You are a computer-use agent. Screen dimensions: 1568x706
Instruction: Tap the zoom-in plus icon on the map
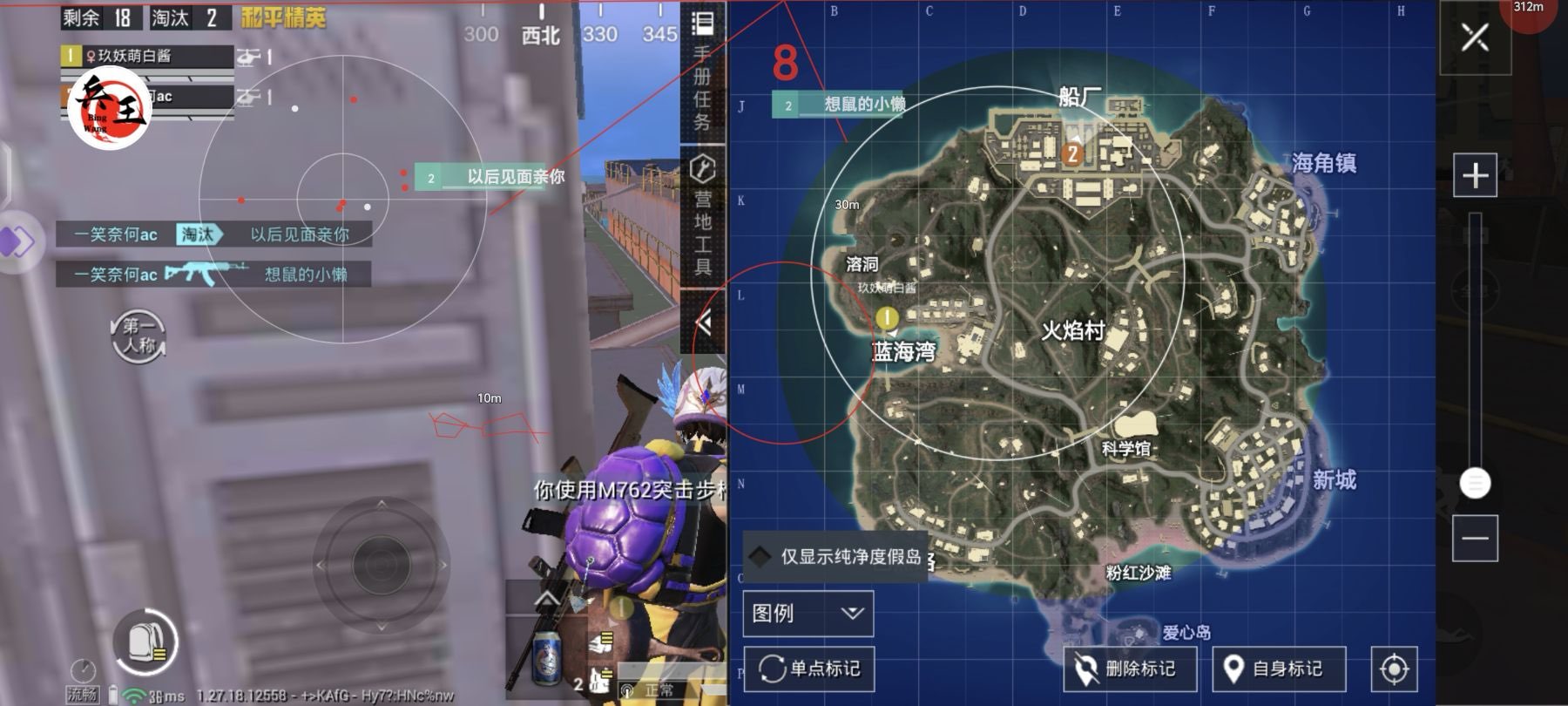pyautogui.click(x=1476, y=174)
